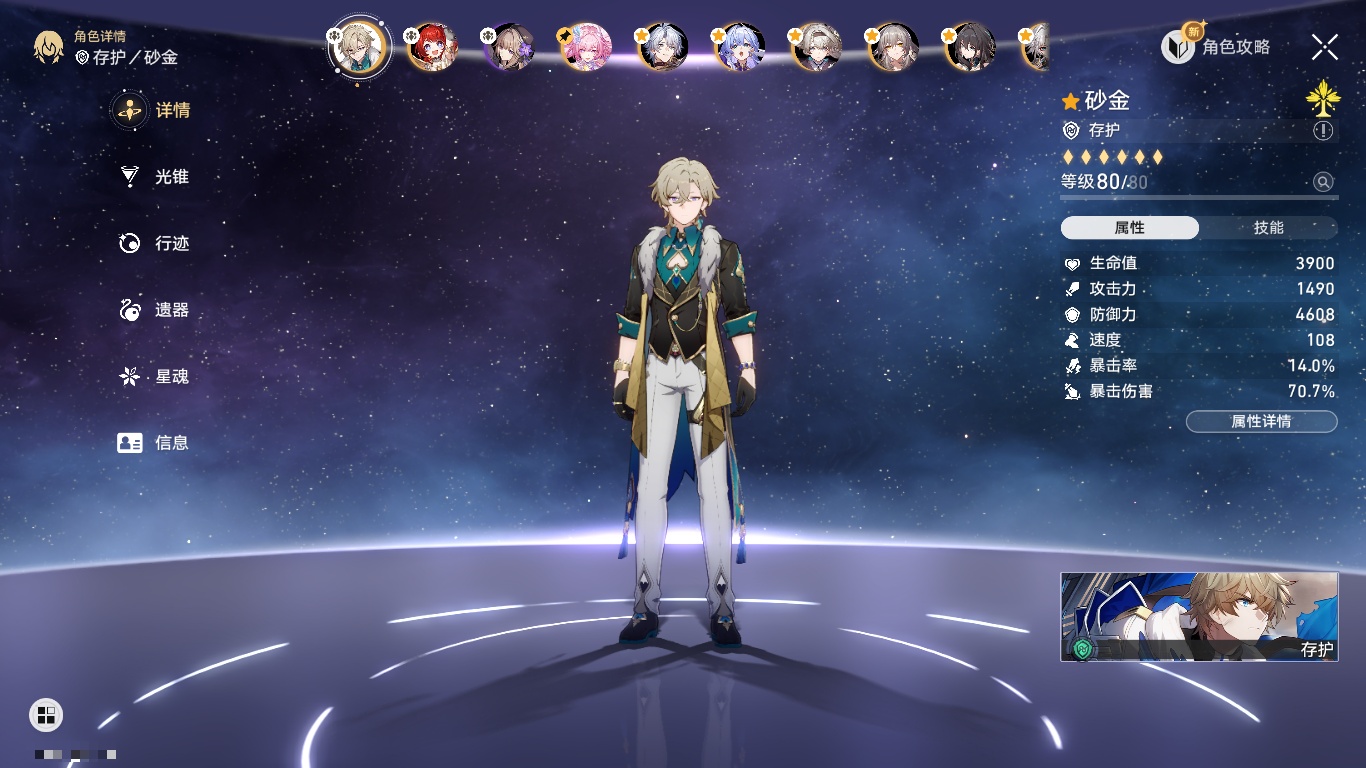Switch to the 技能 skills tab
Screen dimensions: 1366x768
(x=1268, y=228)
